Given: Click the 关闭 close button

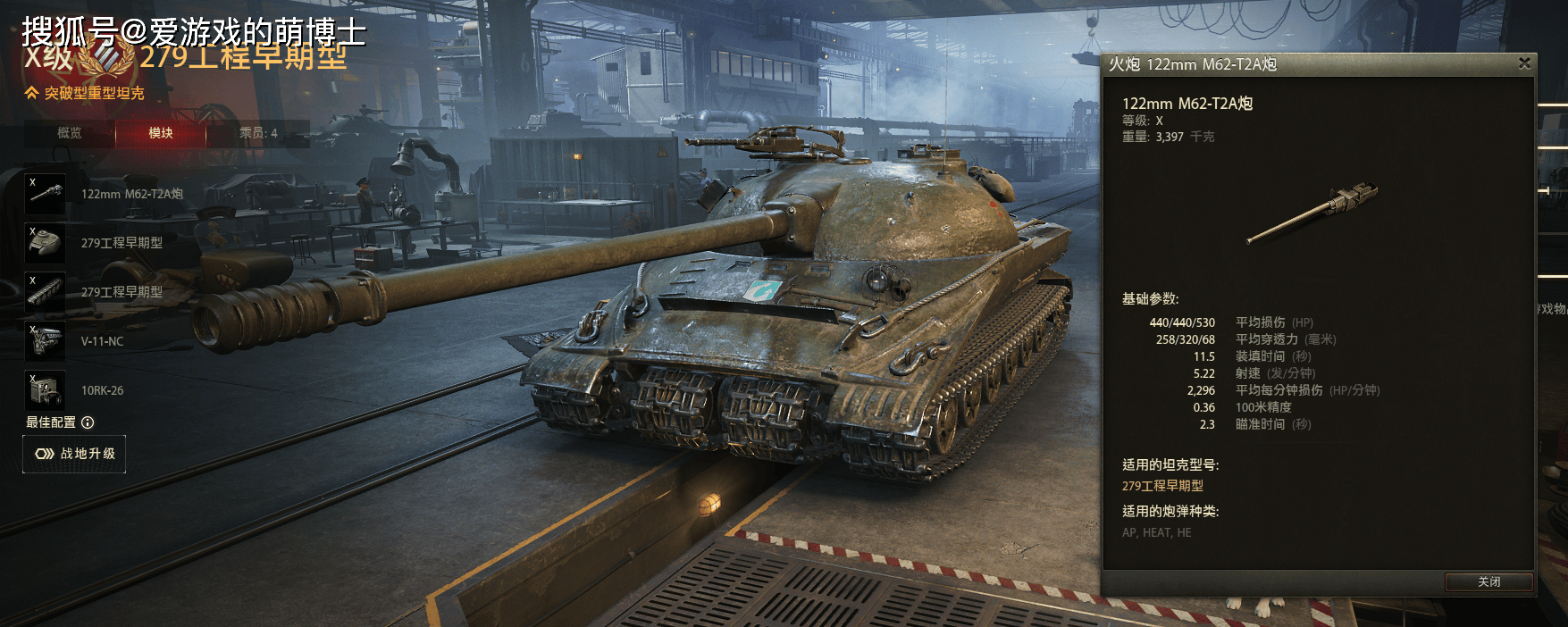Looking at the screenshot, I should [x=1488, y=581].
